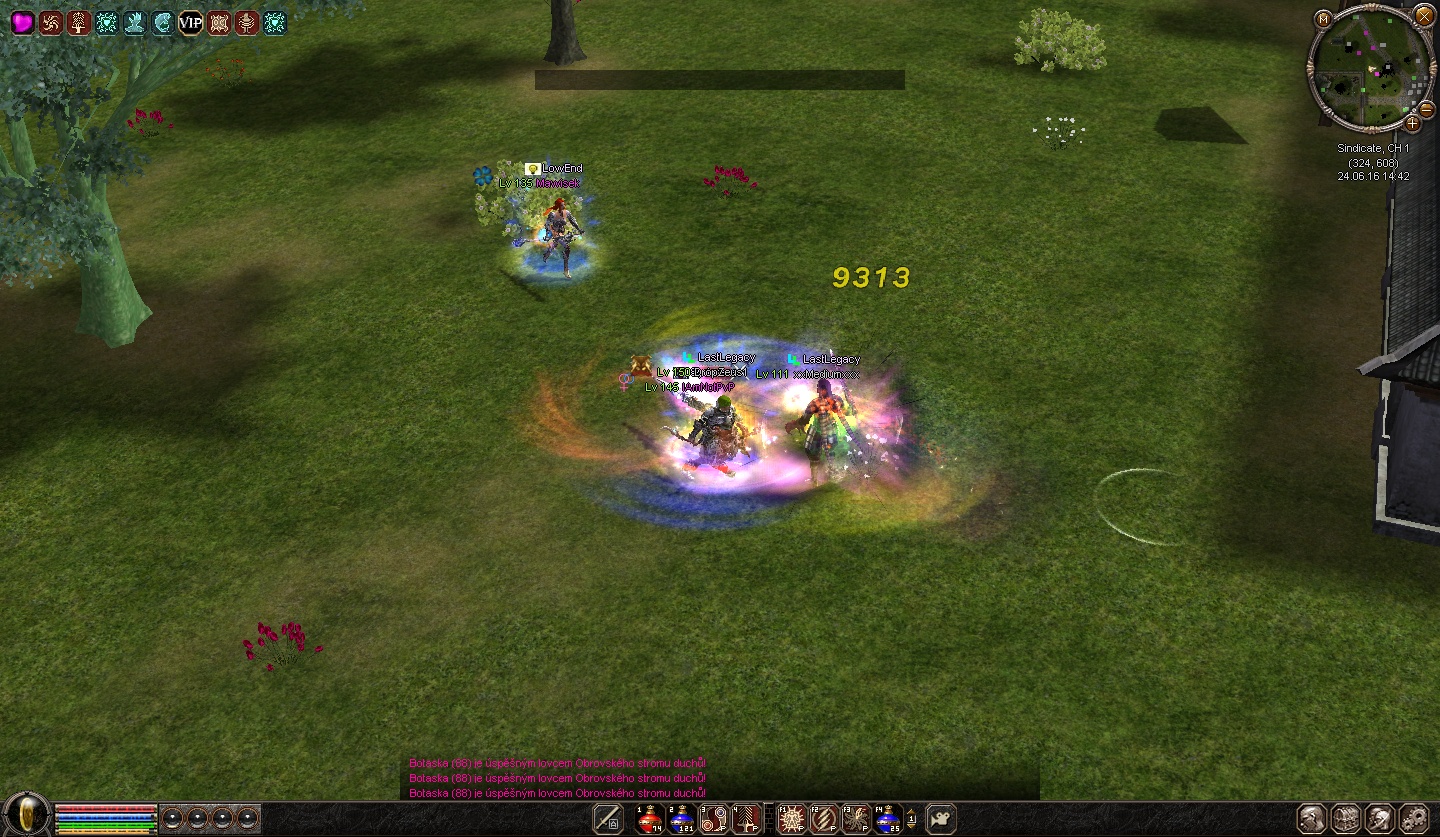Activate the F1 burst aura skill
The height and width of the screenshot is (837, 1440).
(791, 819)
